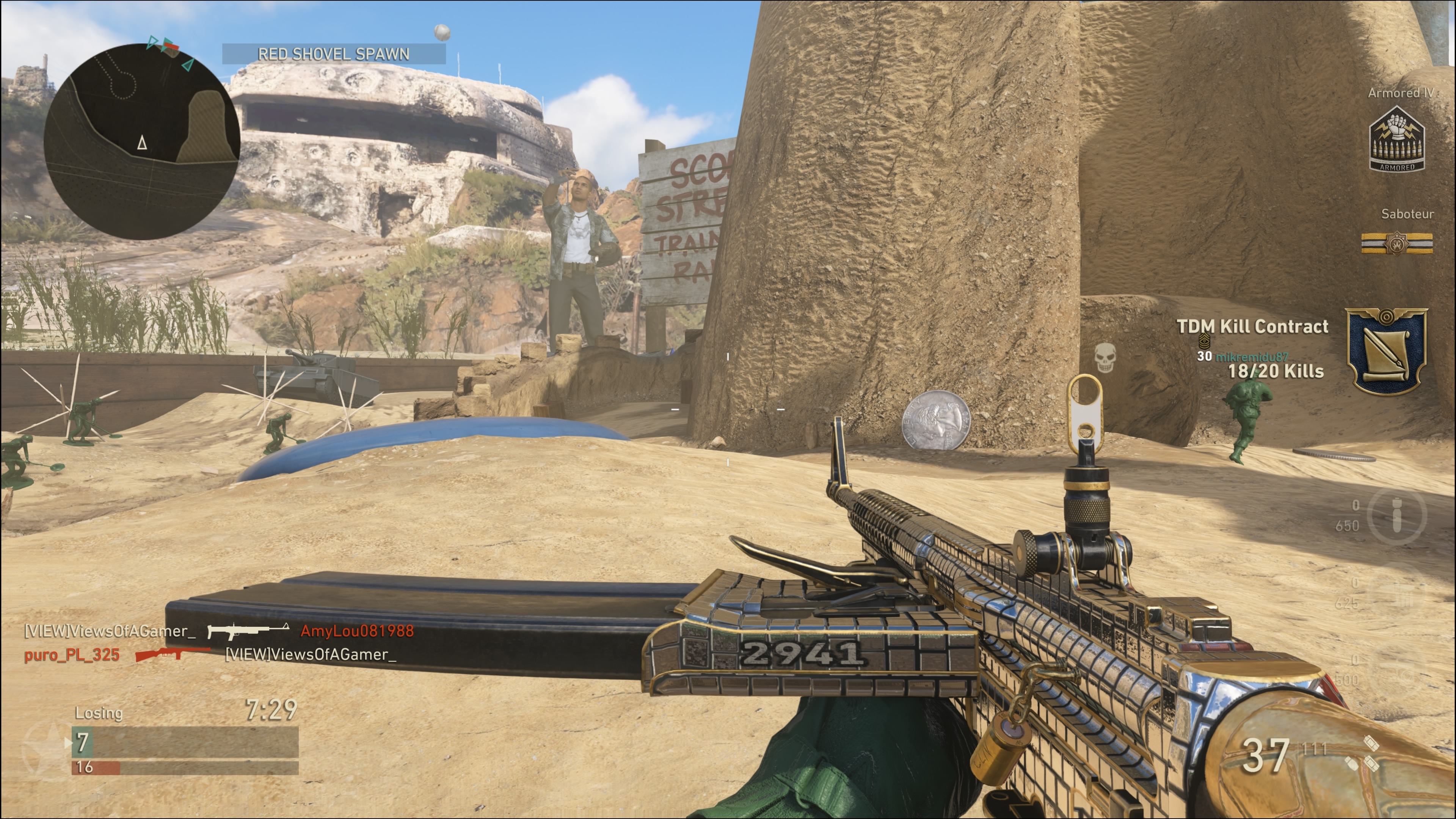Click the Saboteur basic training ribbon

[1396, 243]
